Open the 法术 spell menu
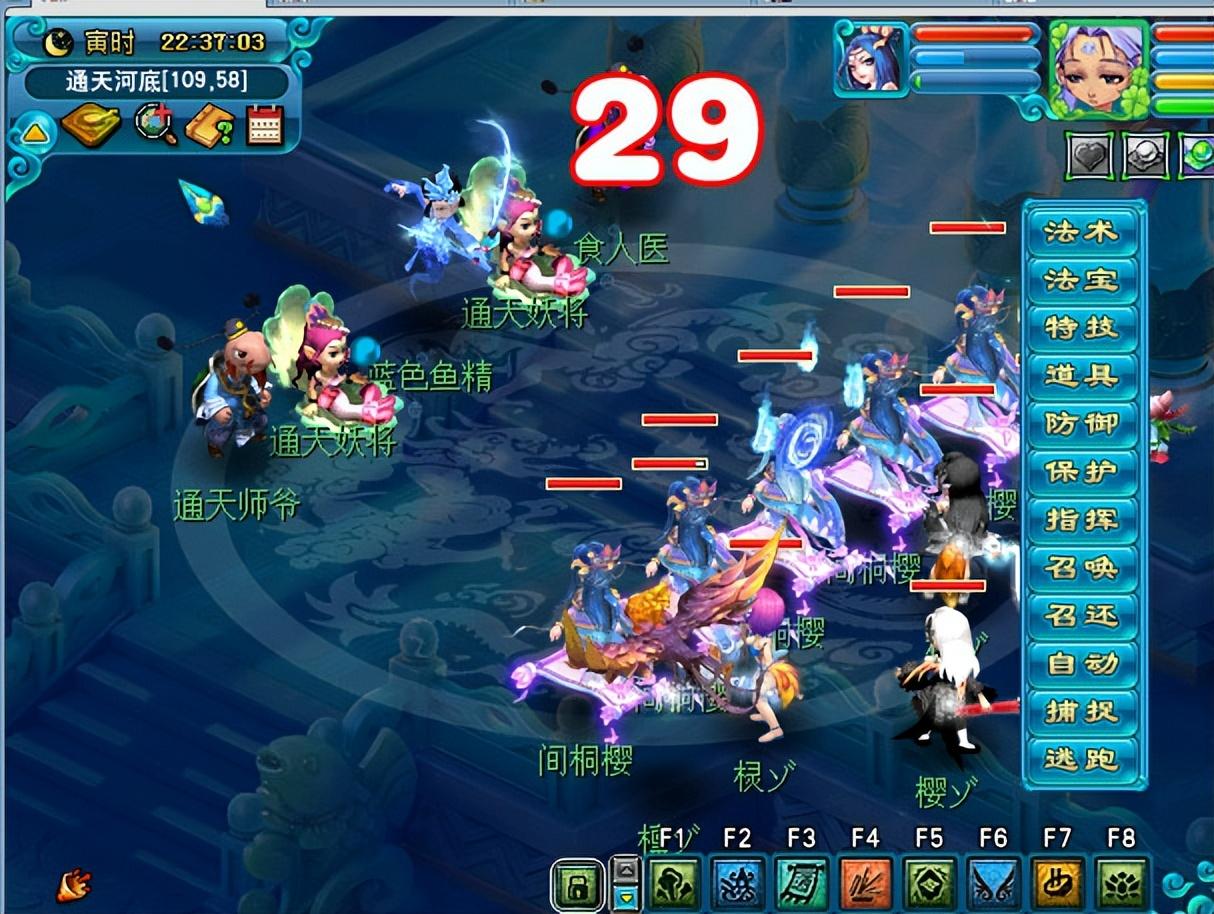Screen dimensions: 1214x914 1081,232
